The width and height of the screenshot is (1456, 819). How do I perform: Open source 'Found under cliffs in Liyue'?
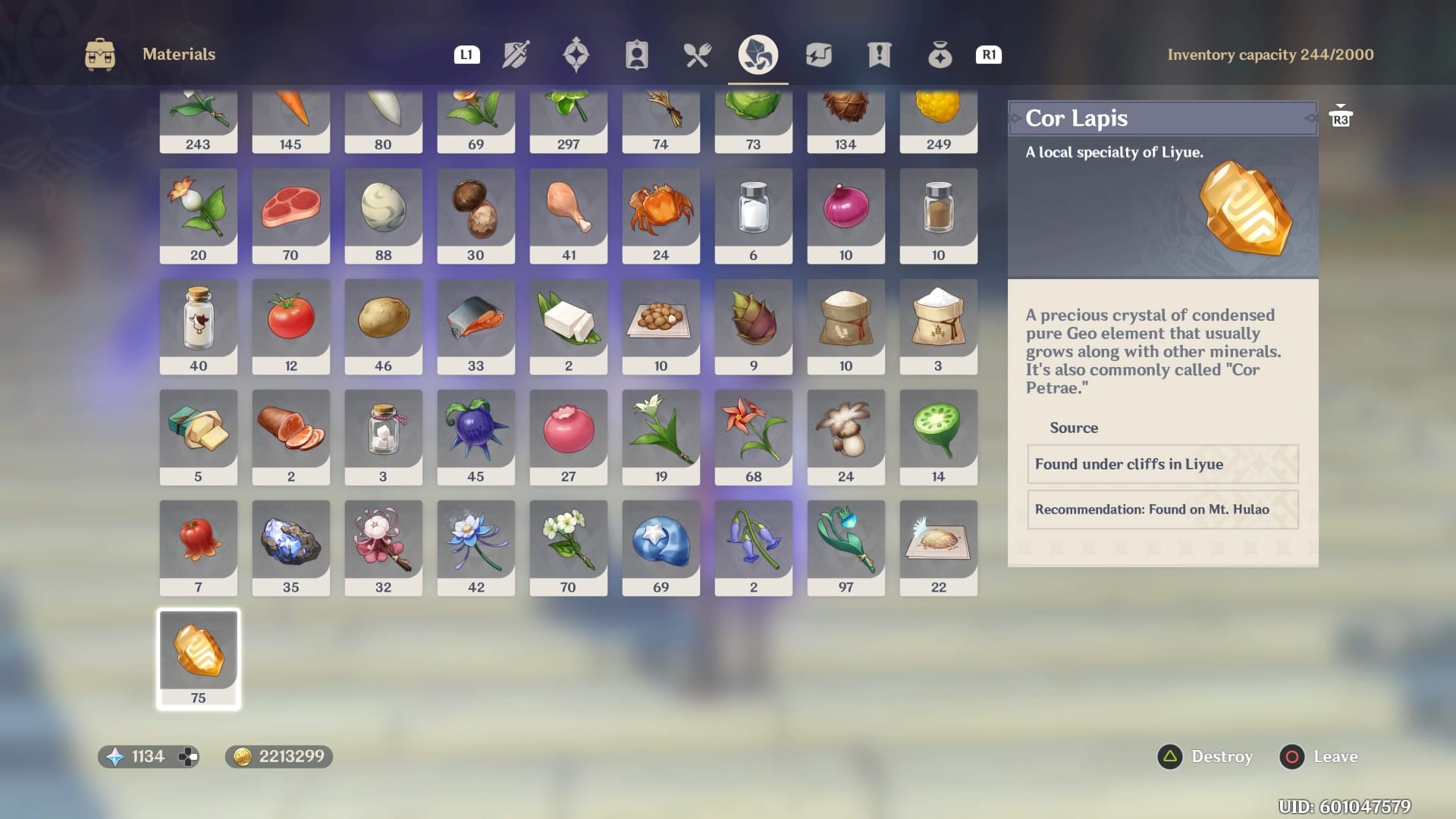1163,464
